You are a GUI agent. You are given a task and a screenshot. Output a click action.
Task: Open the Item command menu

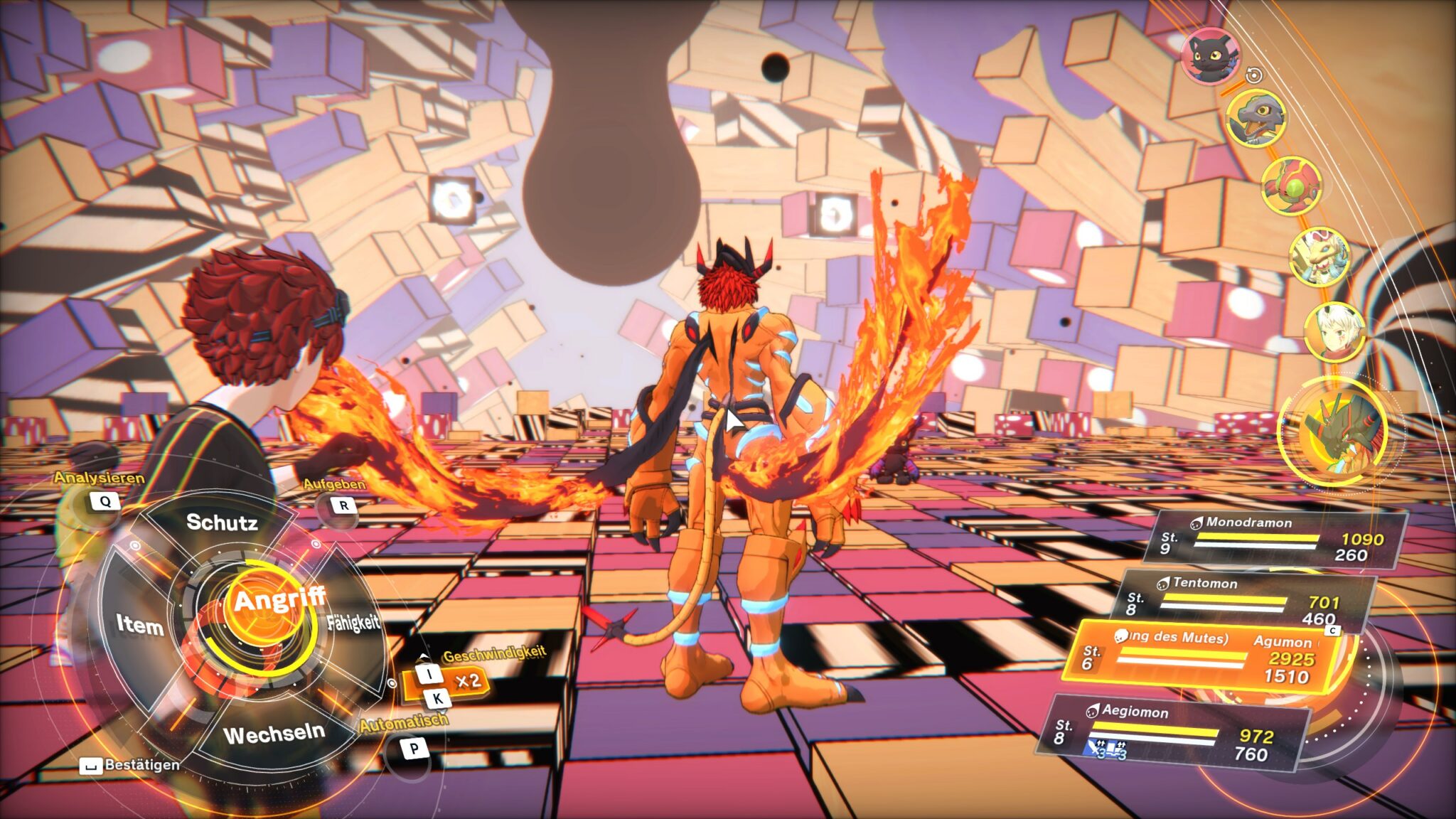140,625
